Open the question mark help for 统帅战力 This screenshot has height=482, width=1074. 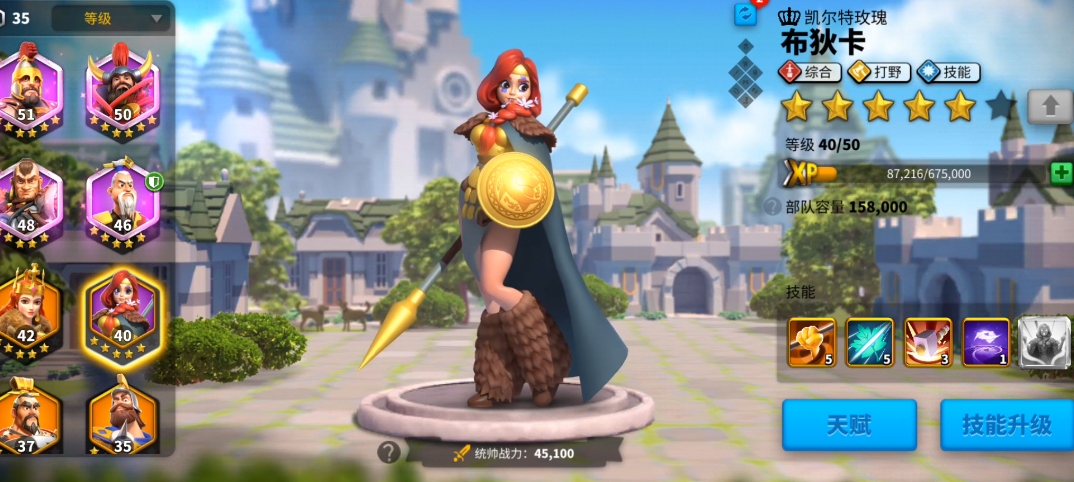click(389, 452)
